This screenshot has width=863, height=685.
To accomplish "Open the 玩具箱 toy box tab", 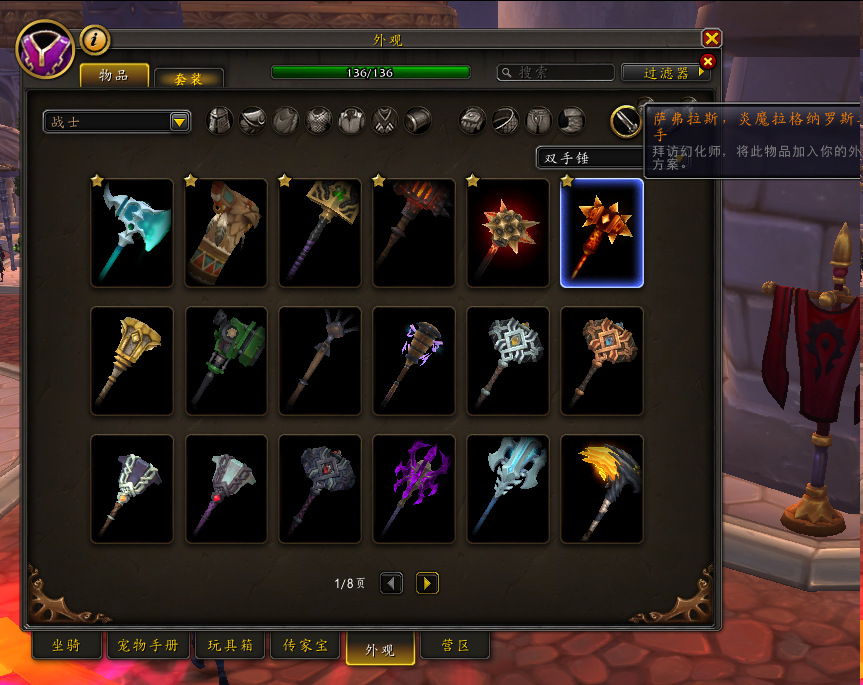I will (x=231, y=646).
